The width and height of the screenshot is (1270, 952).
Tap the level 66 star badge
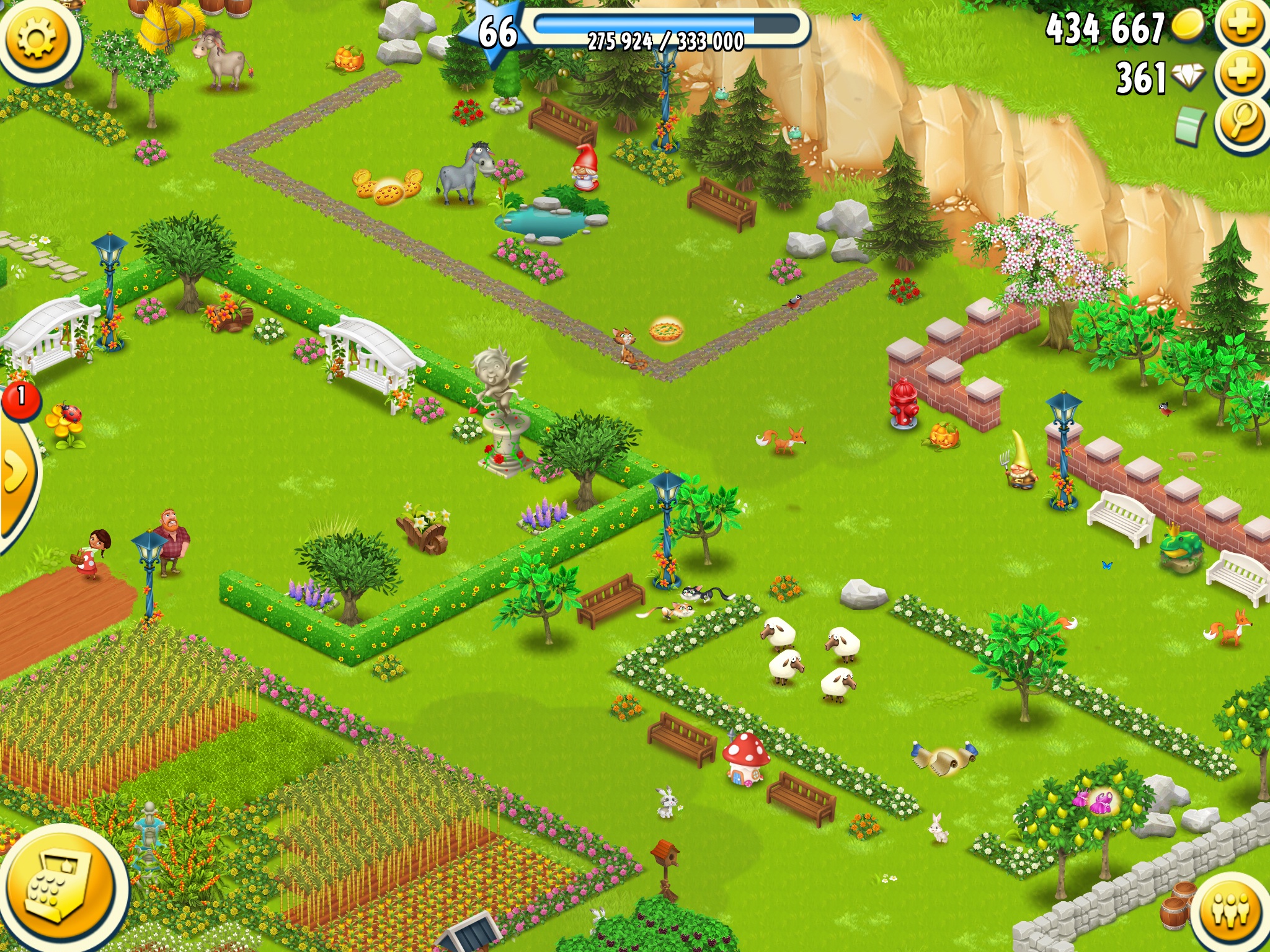click(496, 32)
